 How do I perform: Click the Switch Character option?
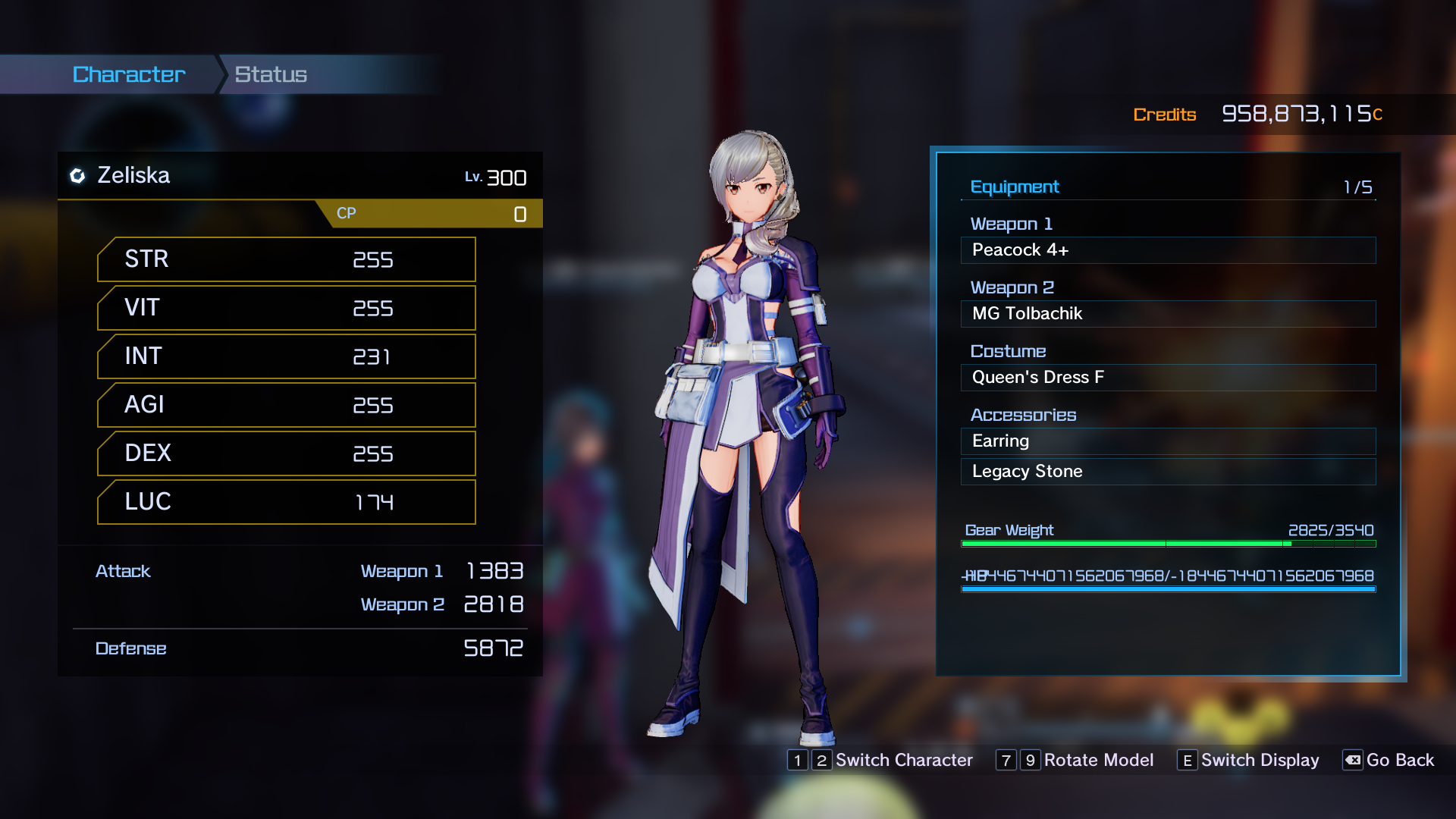click(x=881, y=760)
